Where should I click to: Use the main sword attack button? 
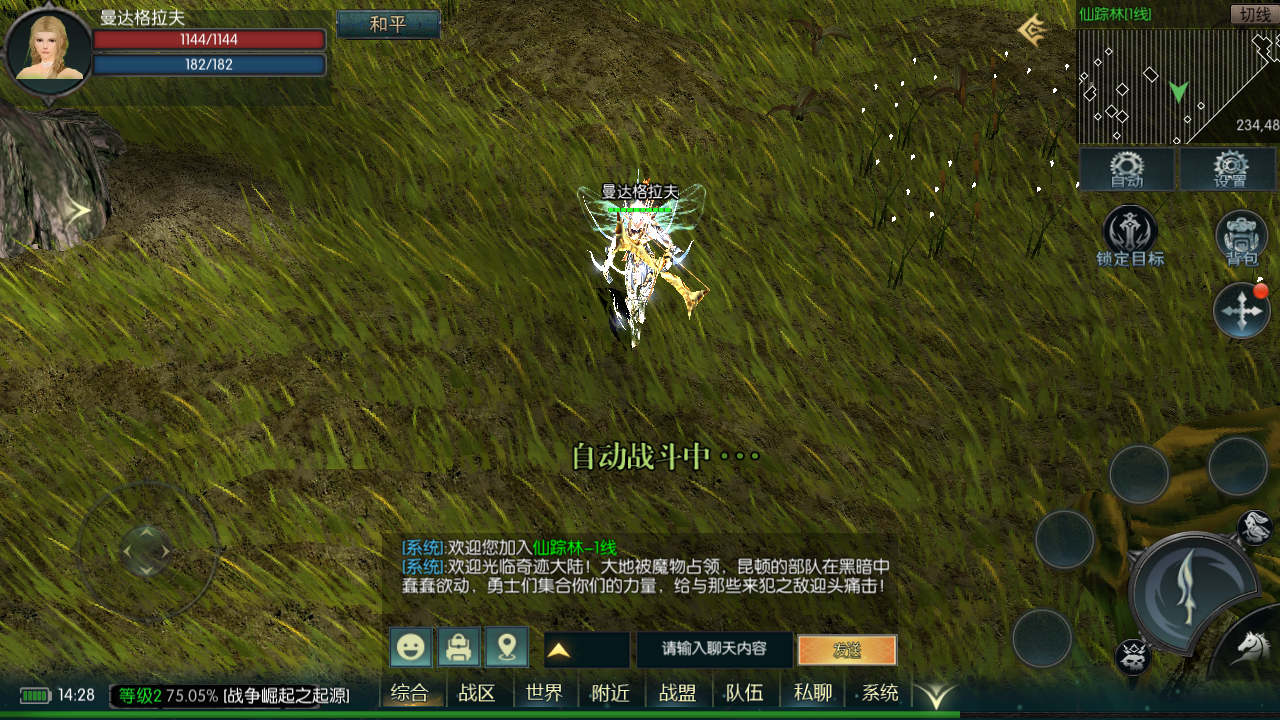tap(1191, 590)
